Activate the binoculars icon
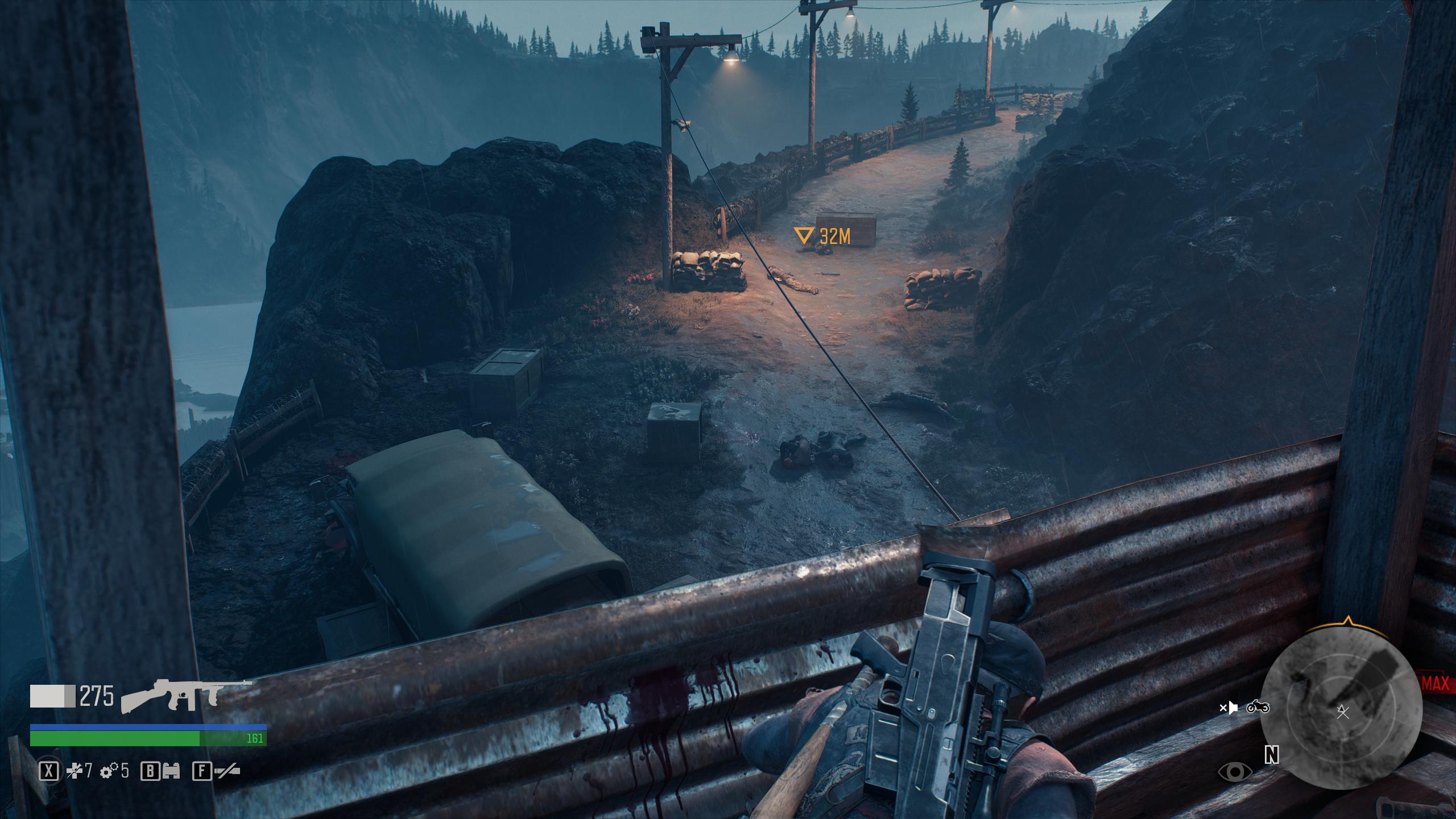Screen dimensions: 1456x819 171,771
